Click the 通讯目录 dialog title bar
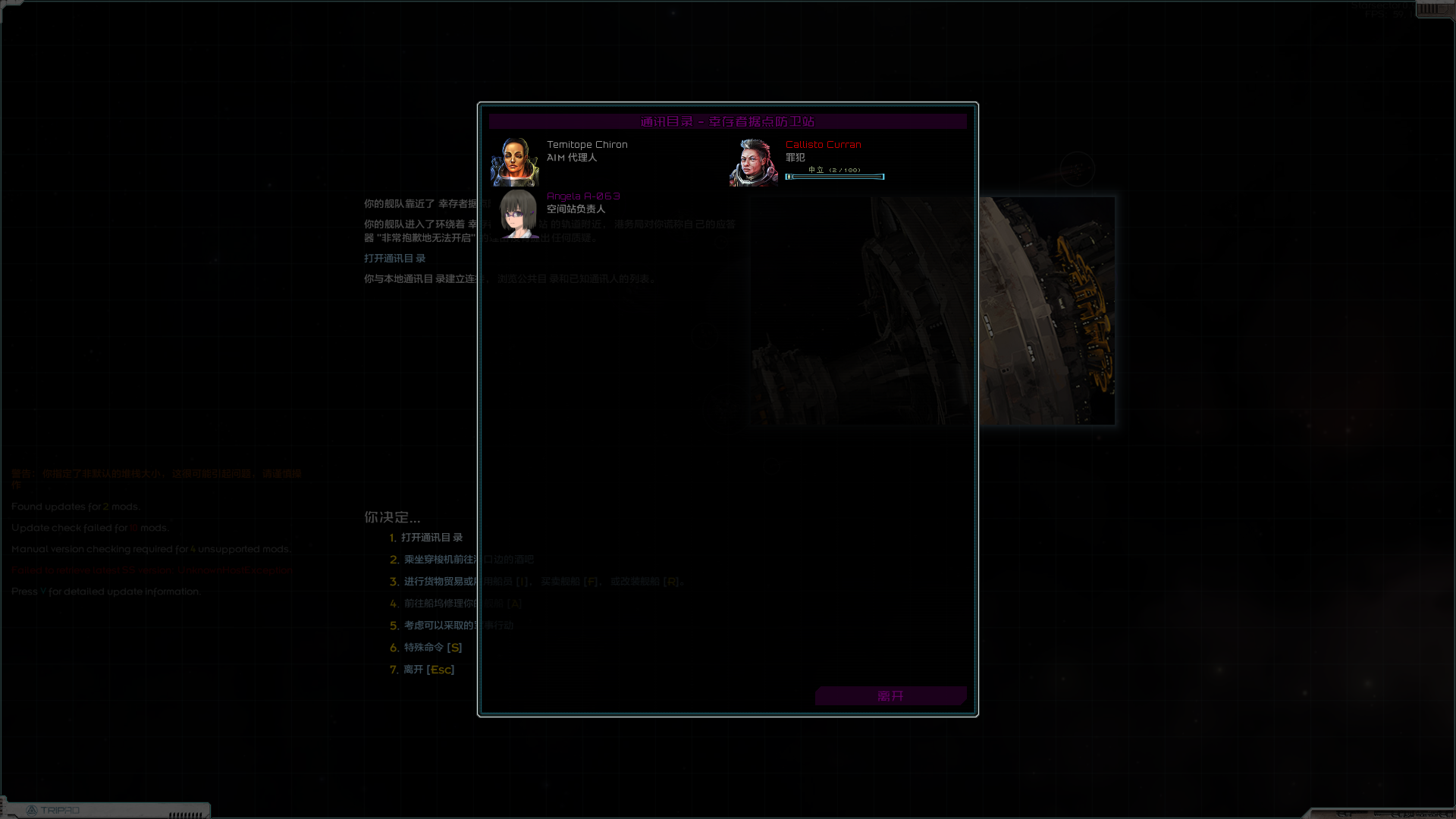 click(727, 121)
